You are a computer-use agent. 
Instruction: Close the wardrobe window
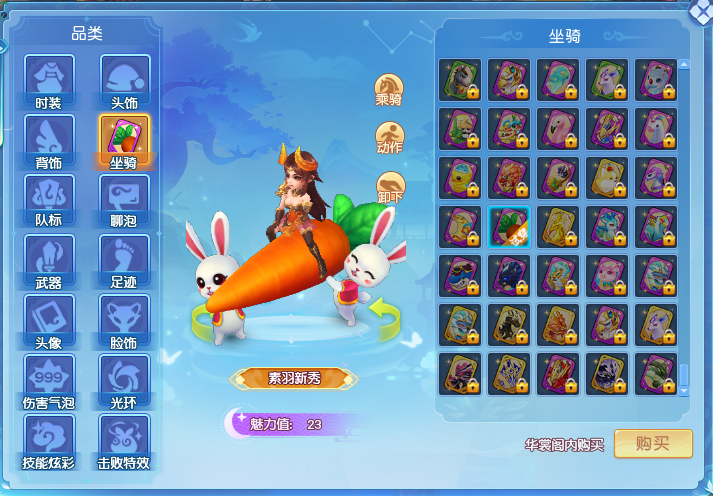[x=702, y=10]
